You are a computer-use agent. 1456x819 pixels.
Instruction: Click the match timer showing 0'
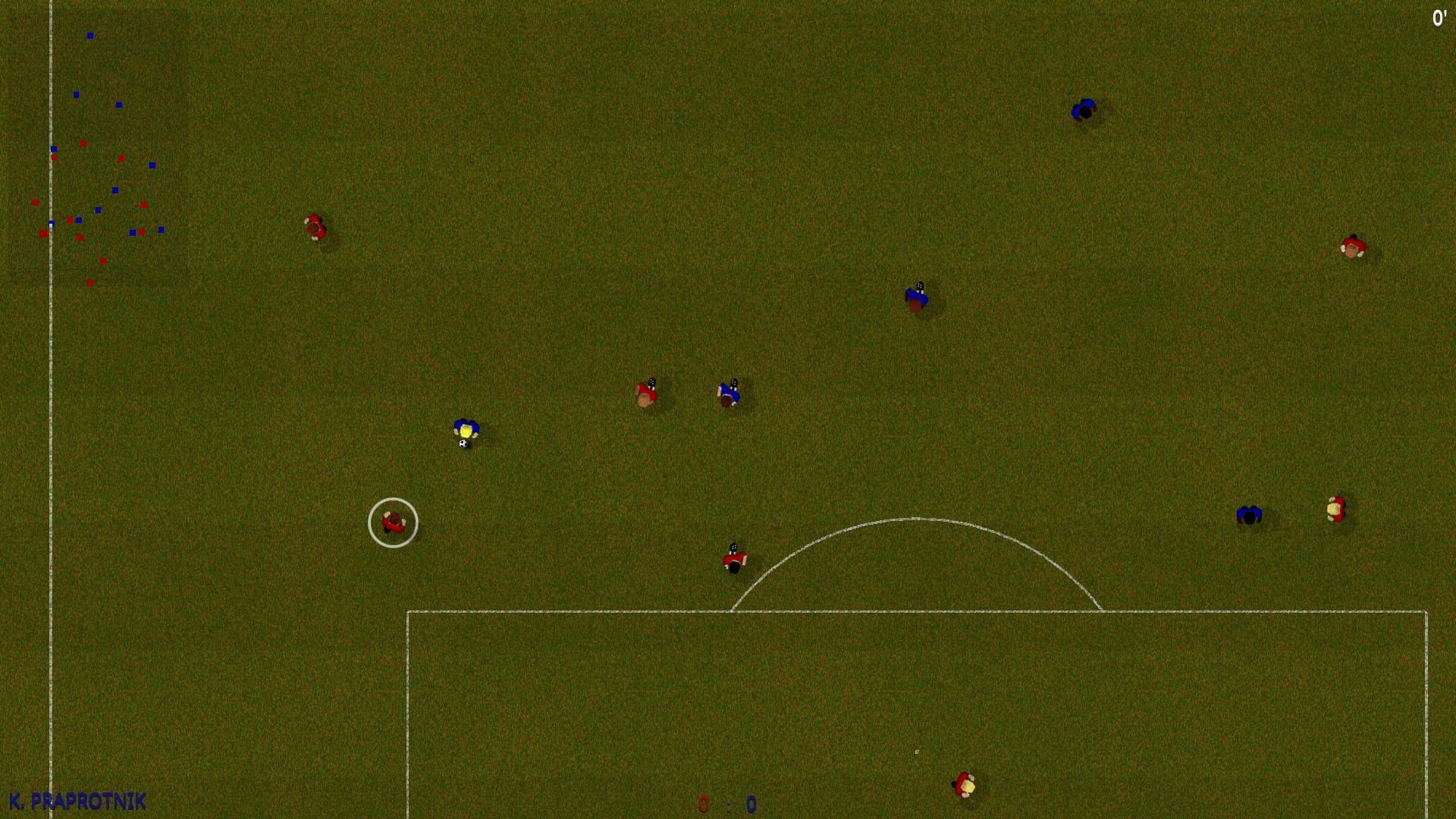(x=1440, y=17)
